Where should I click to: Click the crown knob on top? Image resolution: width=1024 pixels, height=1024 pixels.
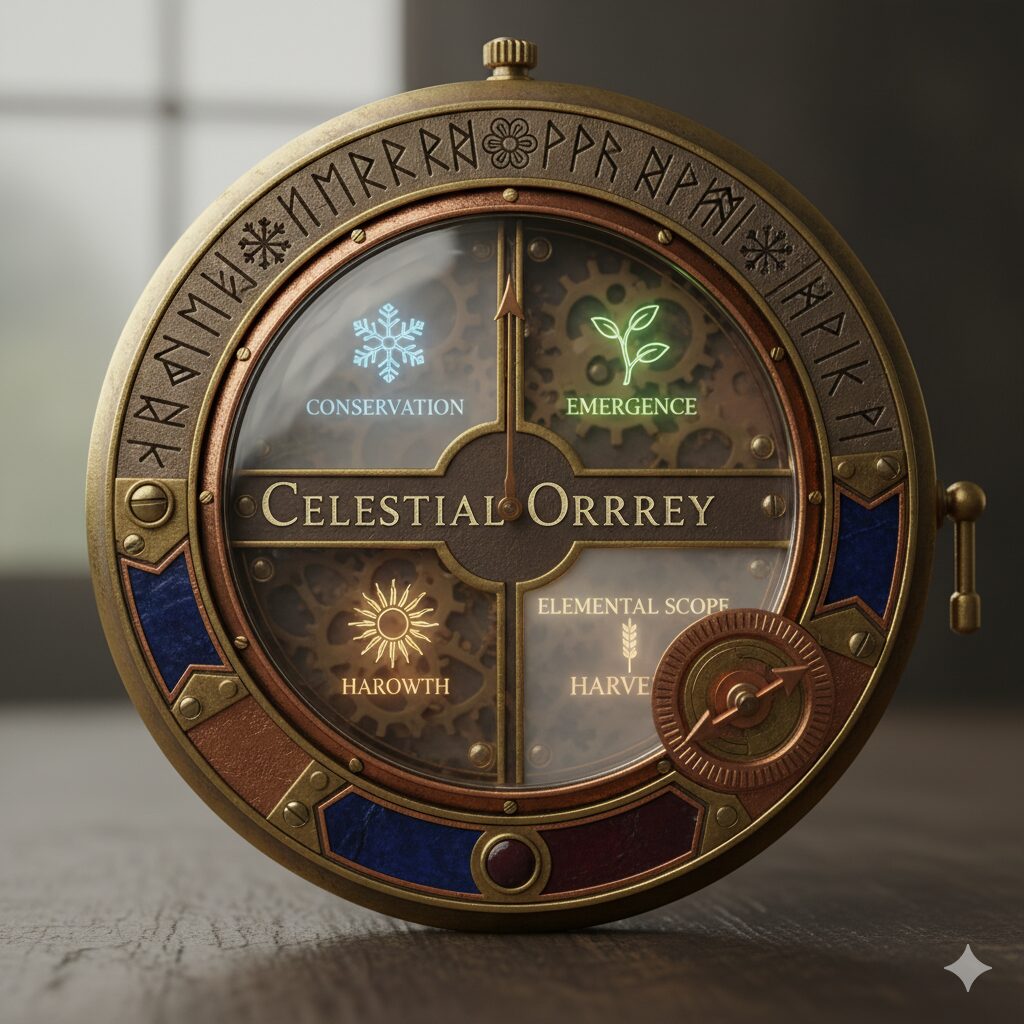[x=510, y=57]
